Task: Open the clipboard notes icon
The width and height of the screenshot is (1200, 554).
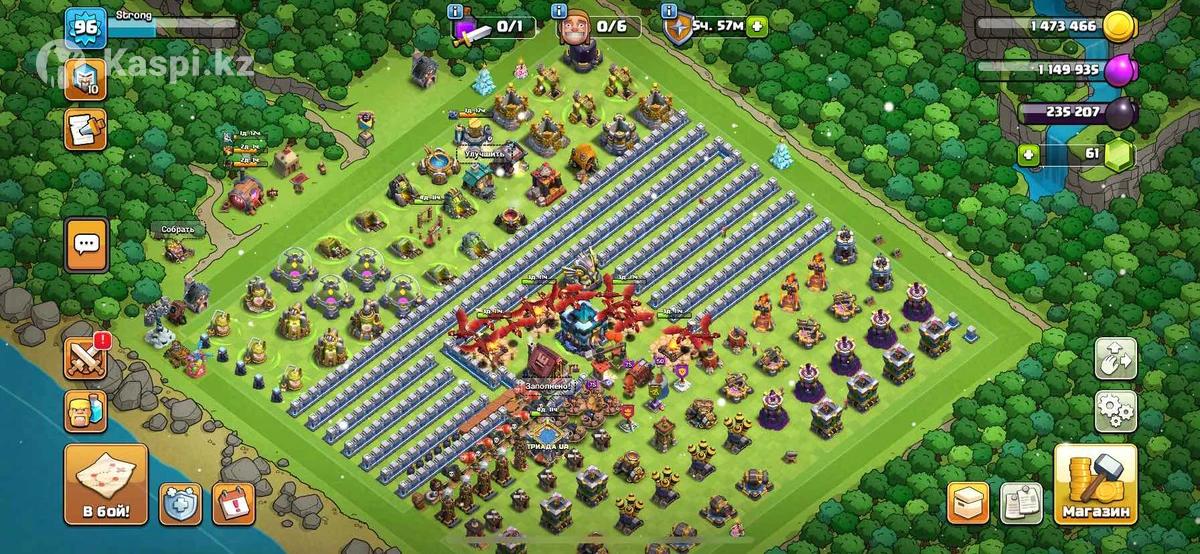Action: point(1021,502)
